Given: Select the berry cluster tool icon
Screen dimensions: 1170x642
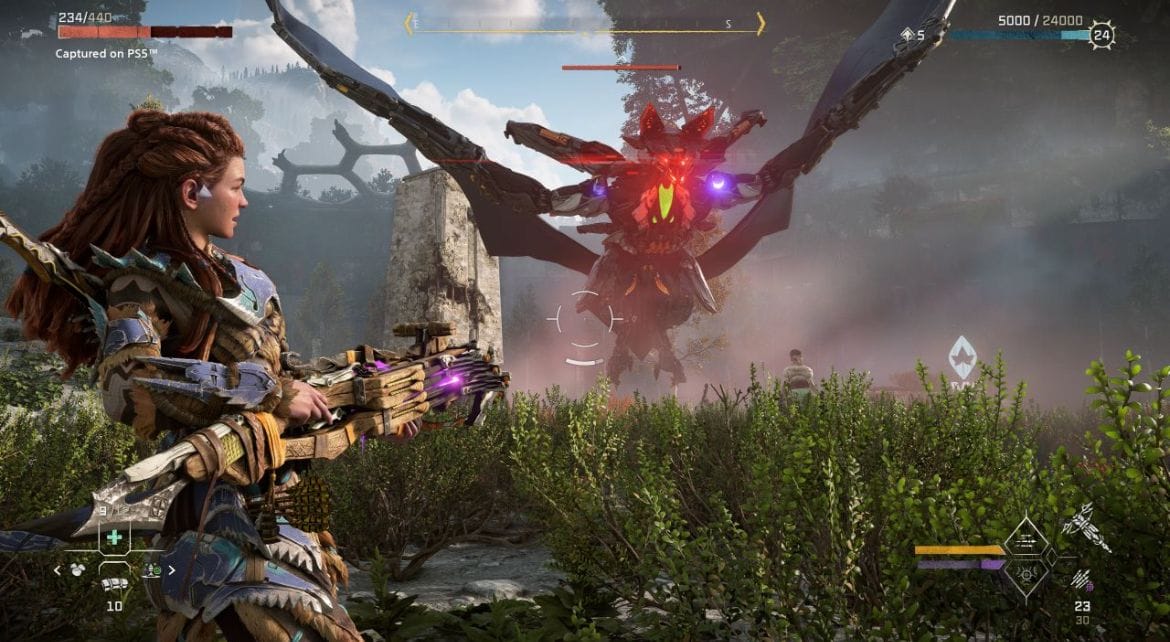Looking at the screenshot, I should coord(76,570).
